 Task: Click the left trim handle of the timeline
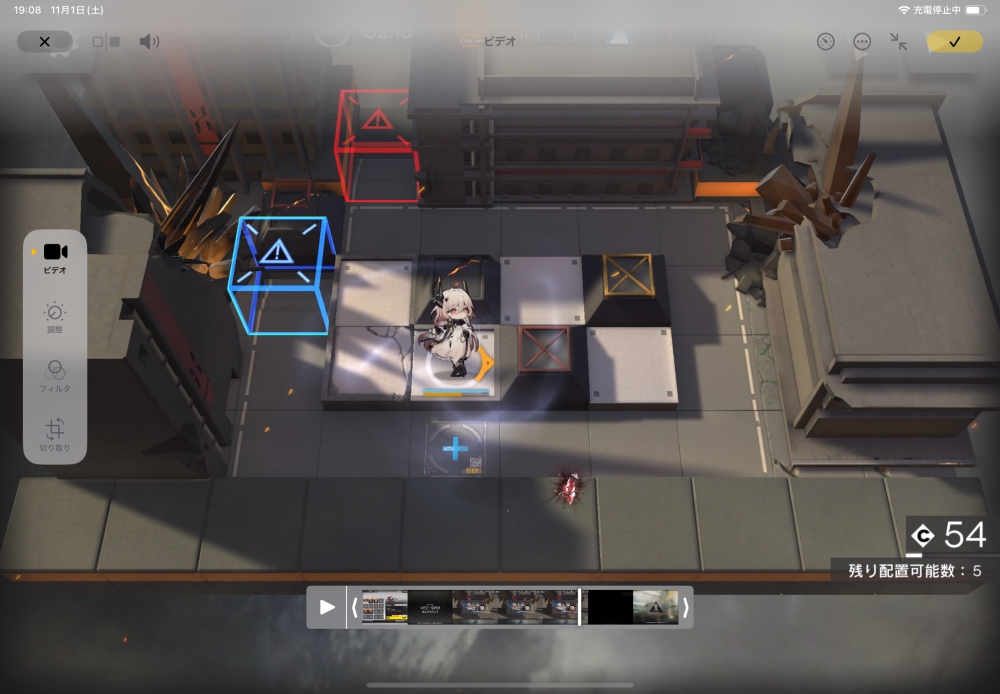click(354, 607)
